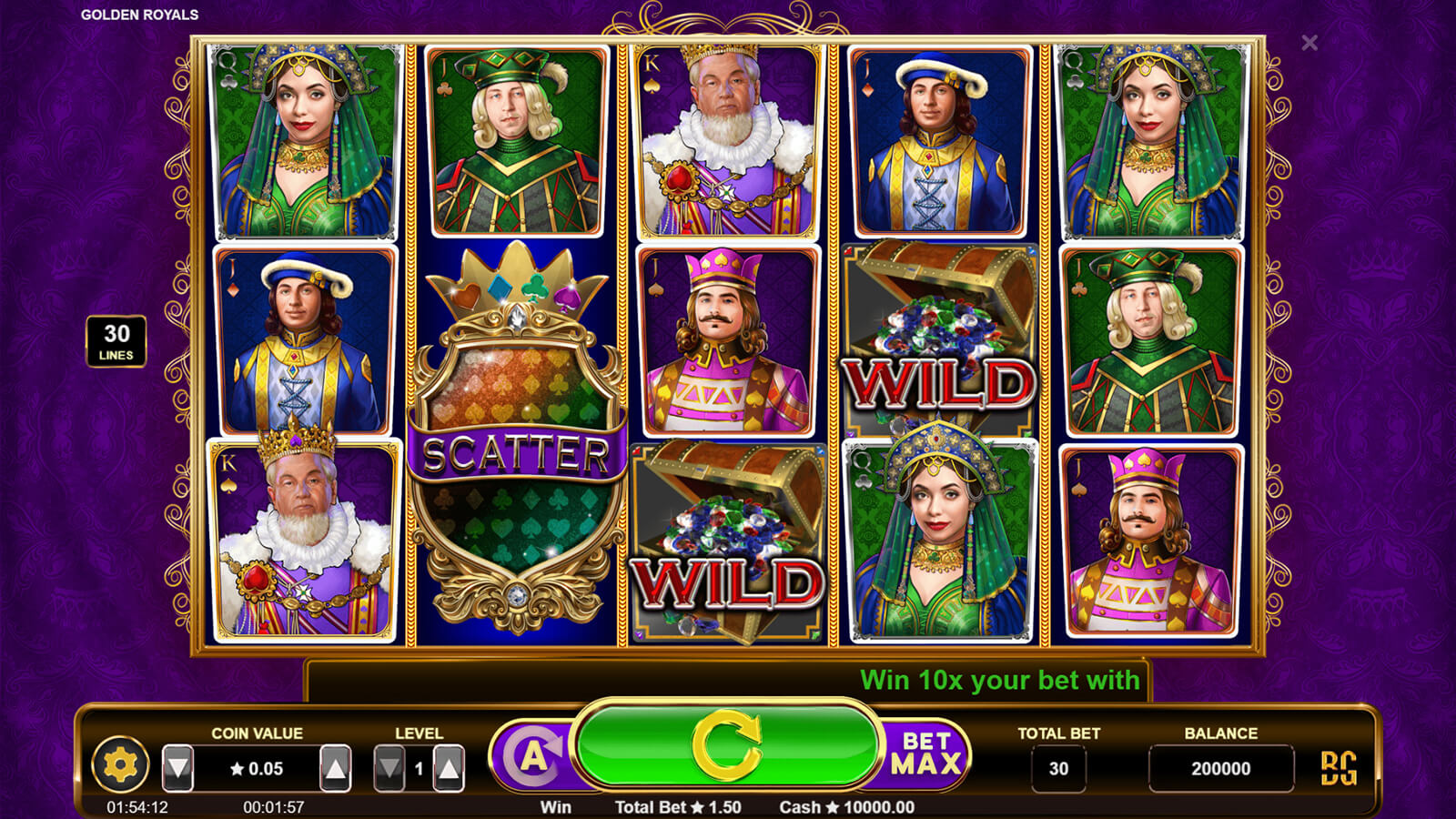Increase the coin value
The width and height of the screenshot is (1456, 819).
(x=336, y=769)
